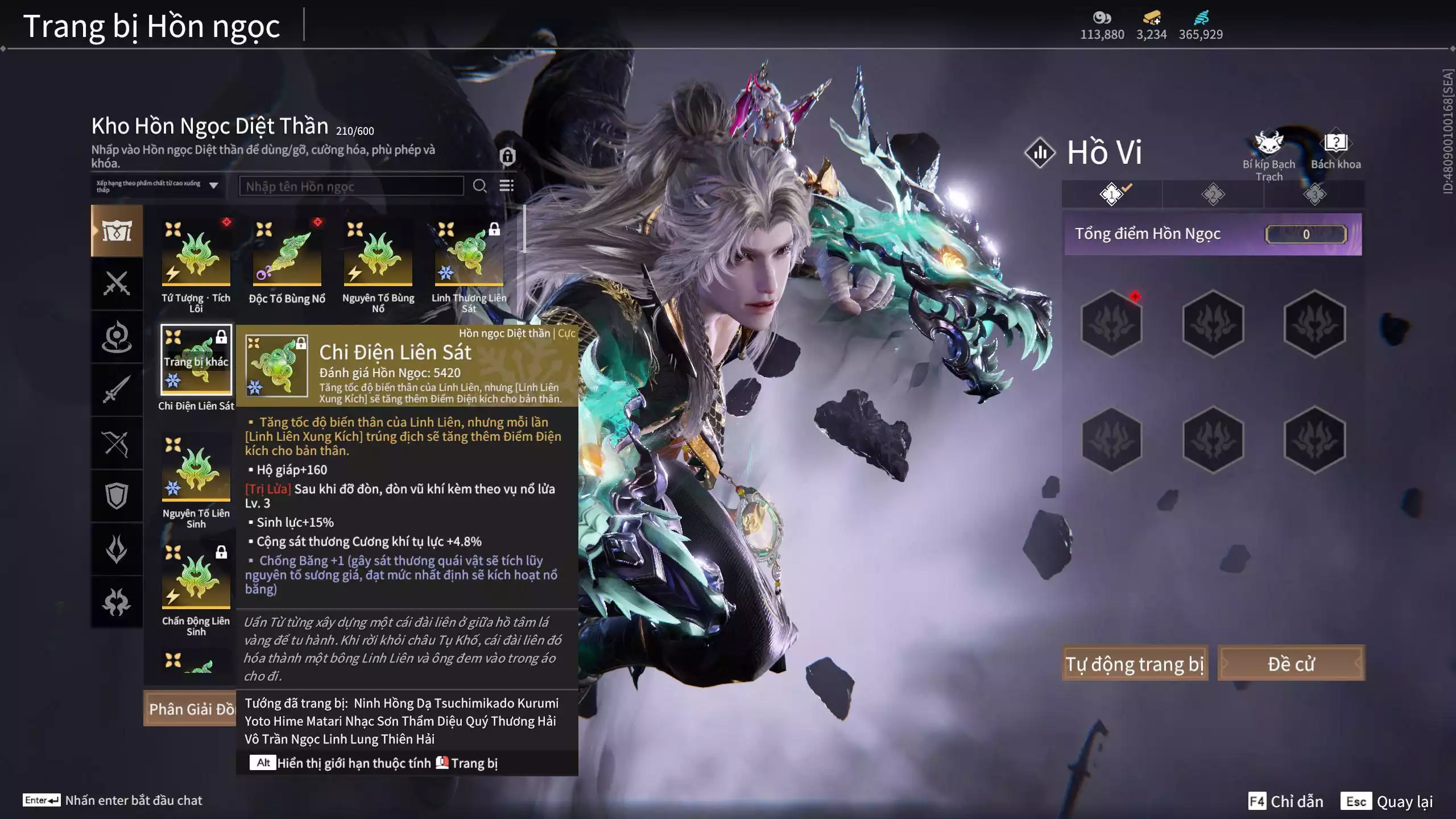Select the Tứ Tượng · Tích Lôi soul jade
The width and height of the screenshot is (1456, 819).
196,254
